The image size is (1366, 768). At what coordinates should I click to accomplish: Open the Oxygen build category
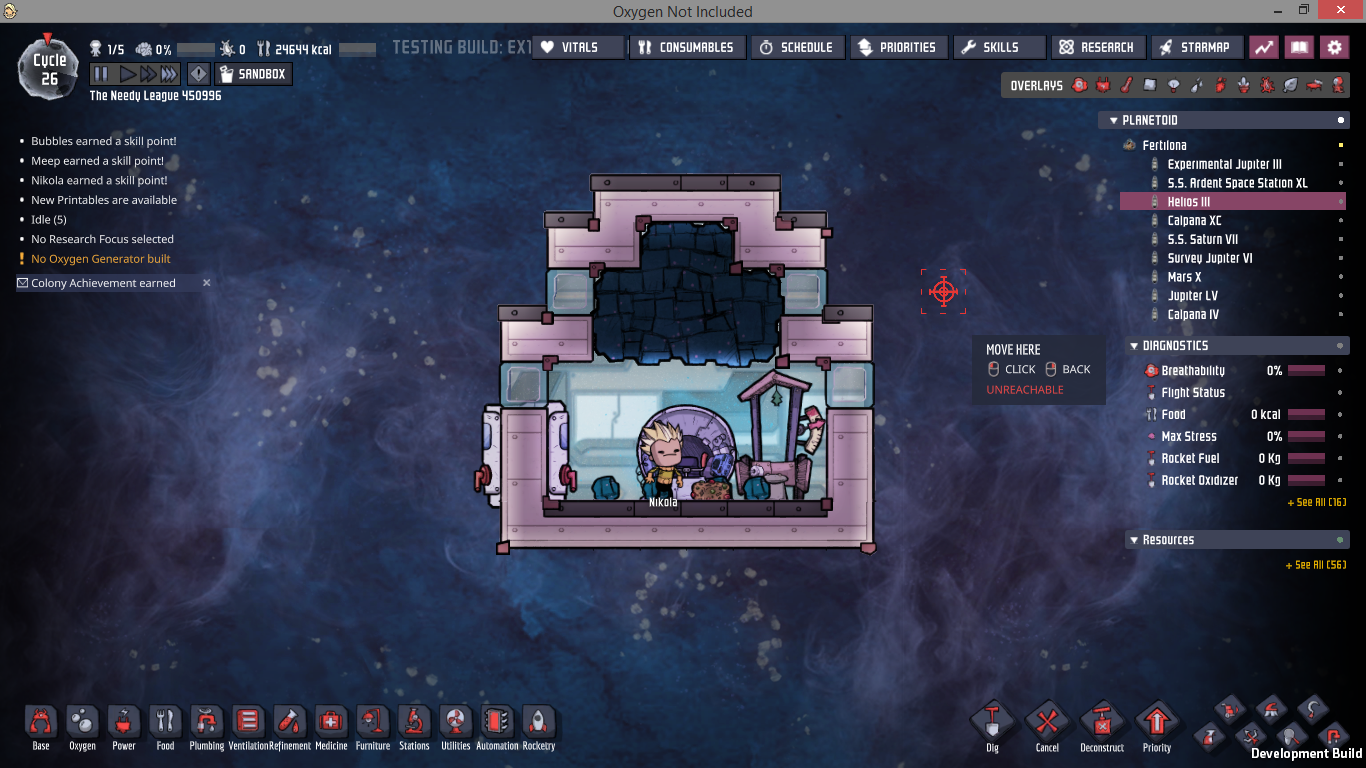point(82,727)
